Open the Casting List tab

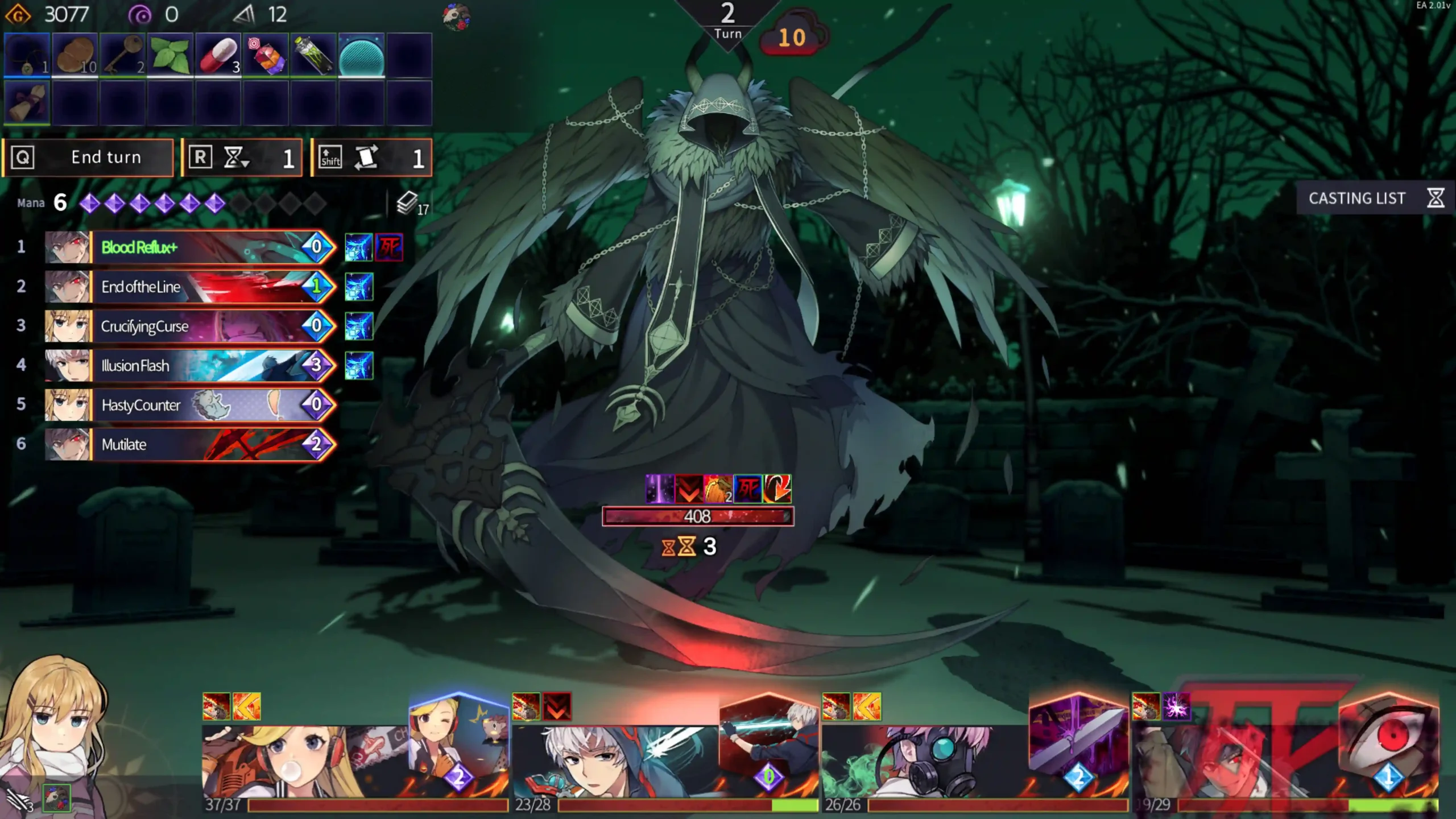pos(1359,198)
